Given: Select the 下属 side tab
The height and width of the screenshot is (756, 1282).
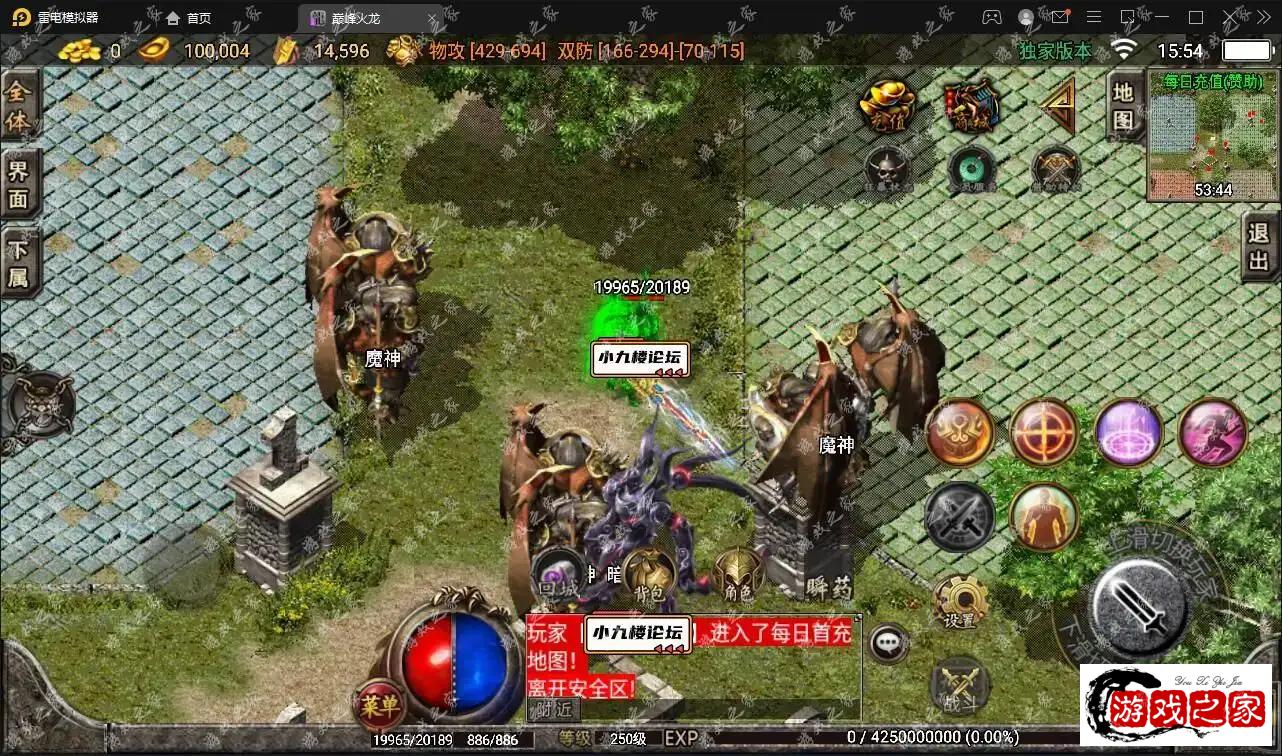Looking at the screenshot, I should pyautogui.click(x=19, y=263).
